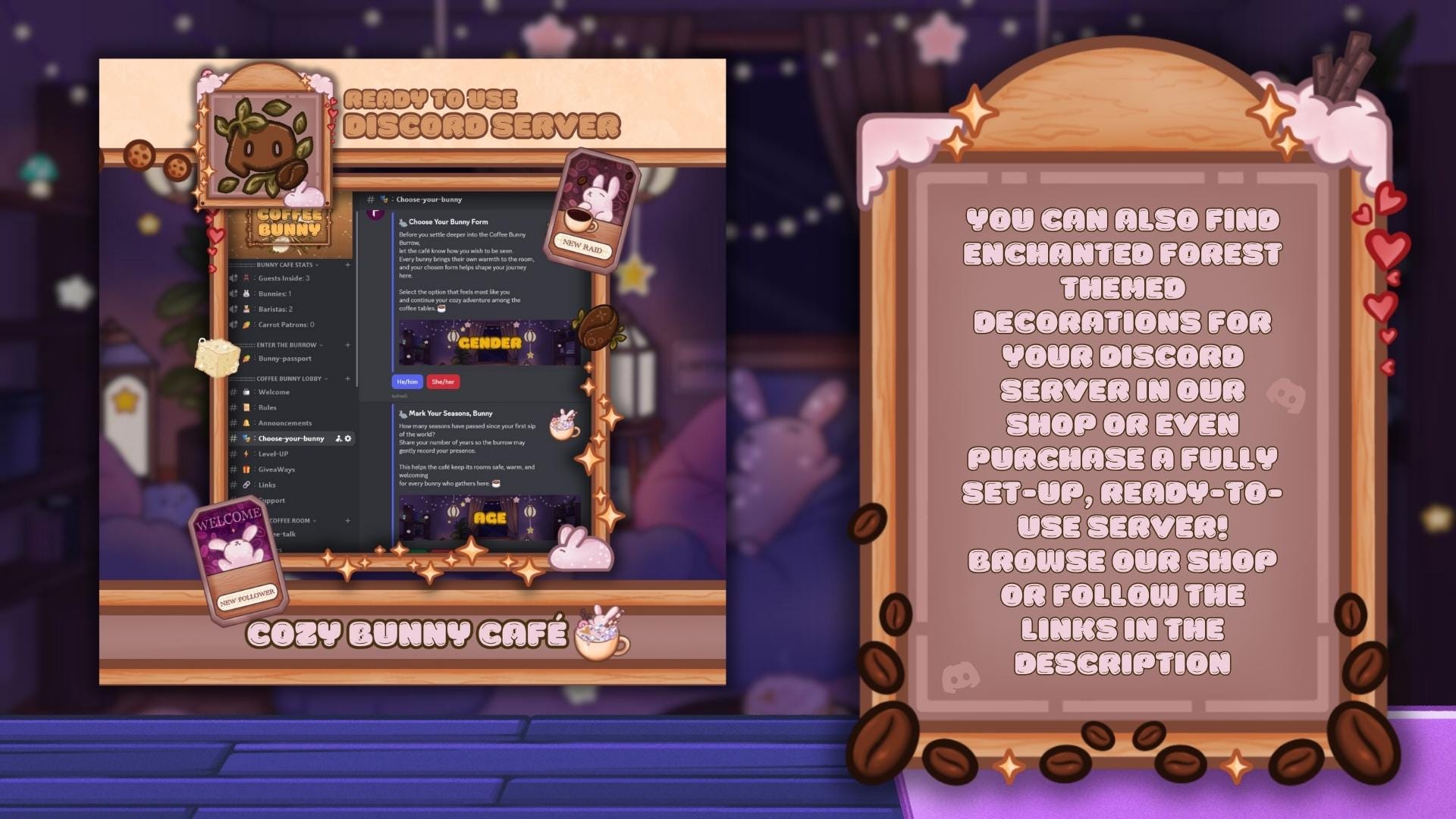Click the invite people icon next to Choose-your-bunny
The image size is (1456, 819).
coord(340,438)
